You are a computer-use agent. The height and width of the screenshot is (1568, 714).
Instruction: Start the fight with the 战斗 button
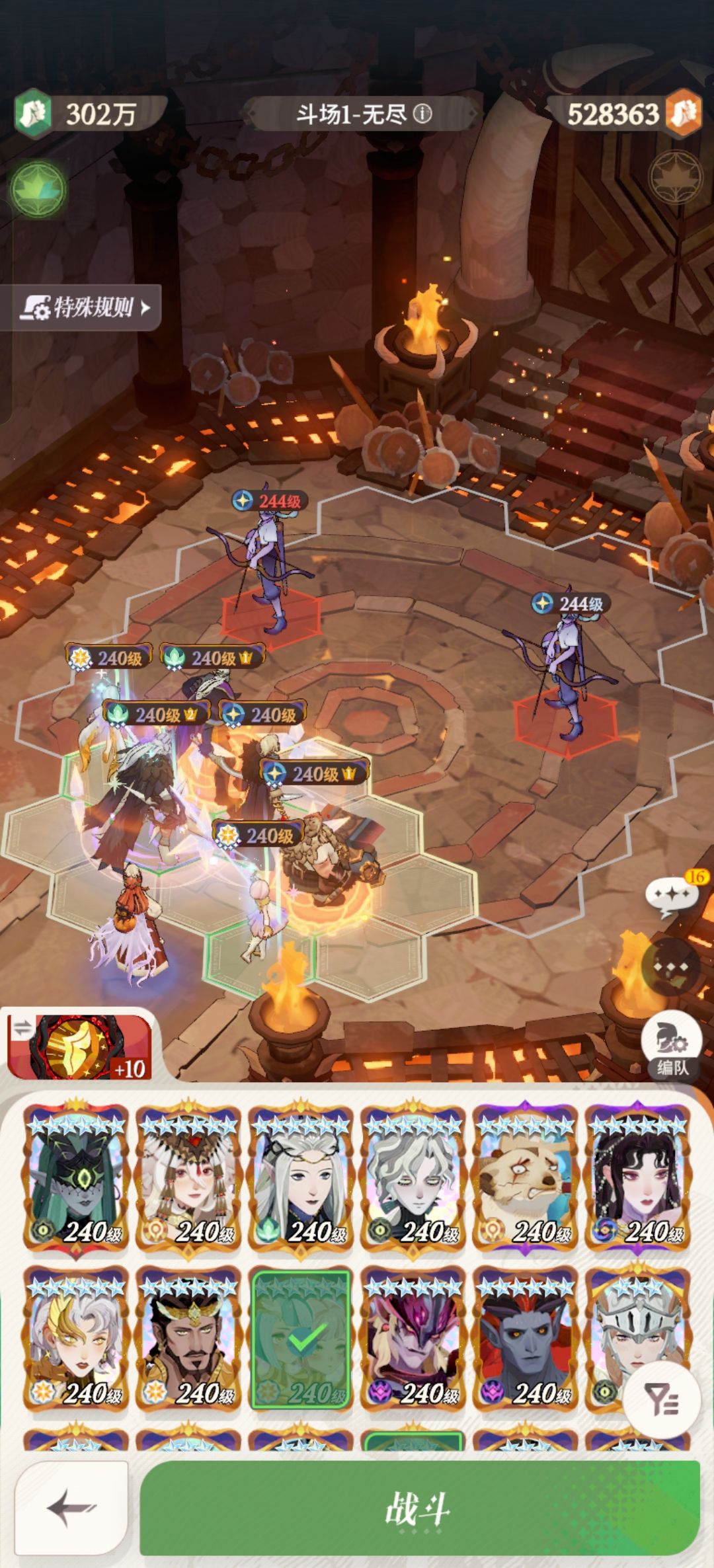419,1509
